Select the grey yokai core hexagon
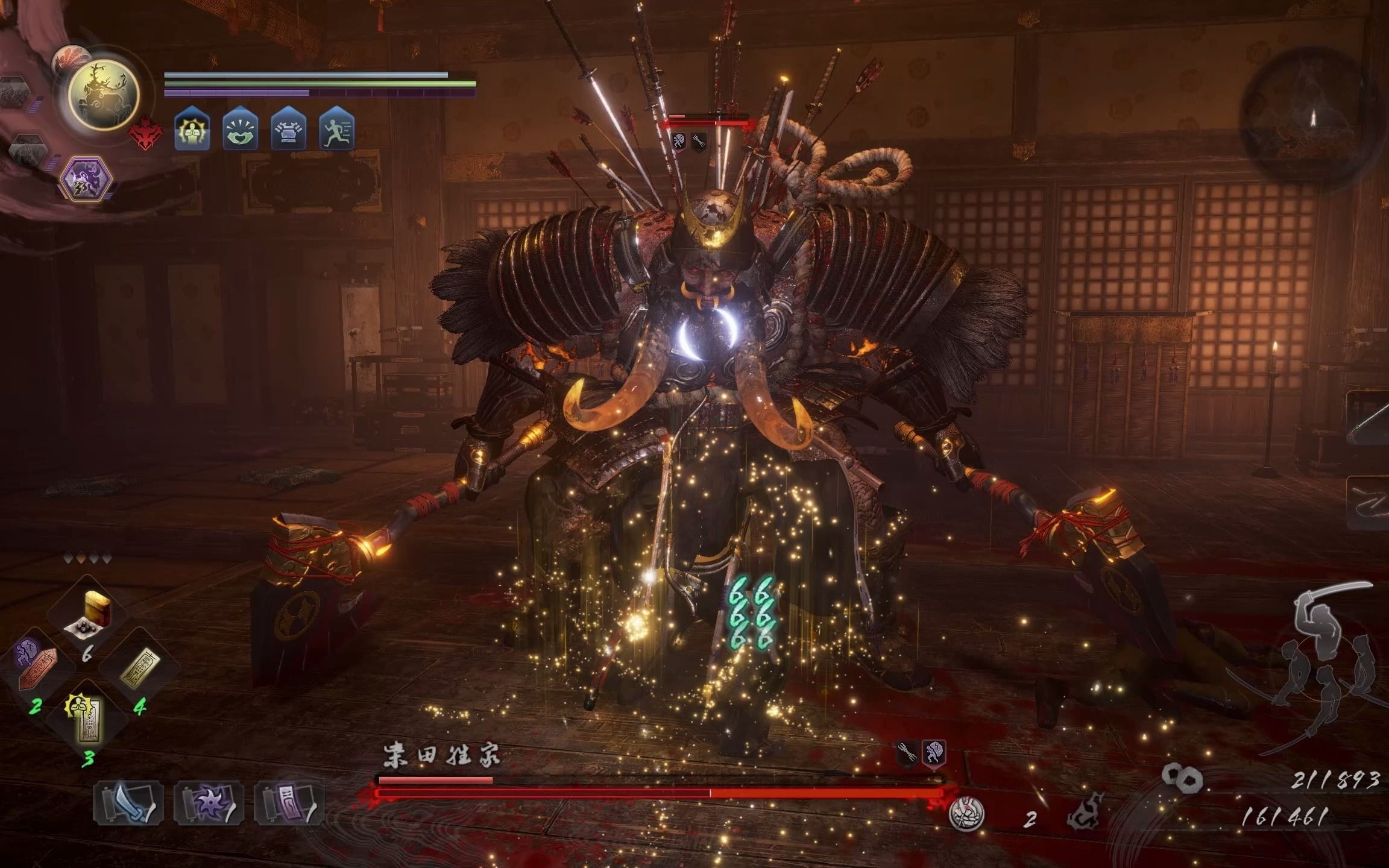1389x868 pixels. pyautogui.click(x=28, y=151)
